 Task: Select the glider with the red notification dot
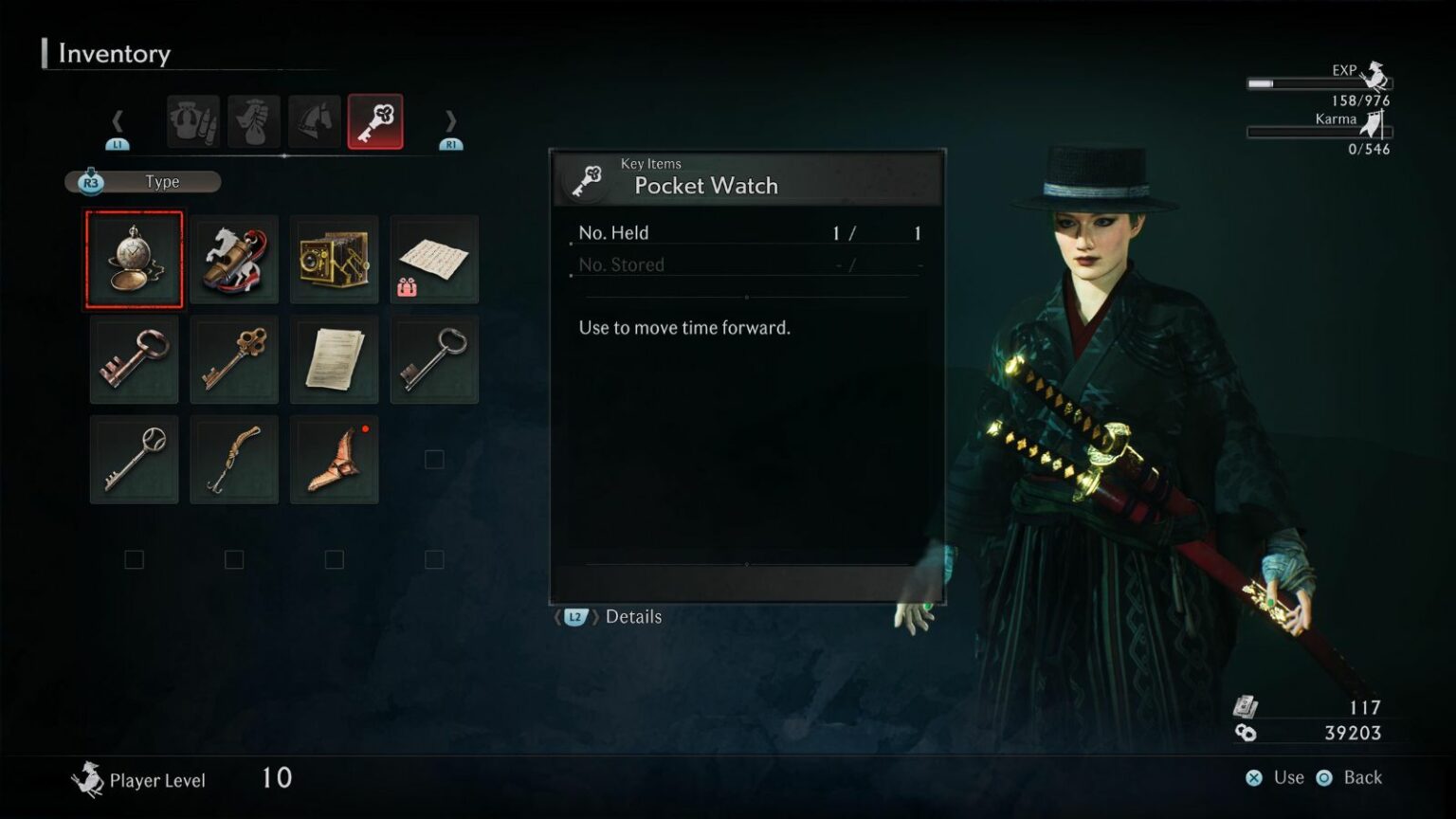point(335,459)
